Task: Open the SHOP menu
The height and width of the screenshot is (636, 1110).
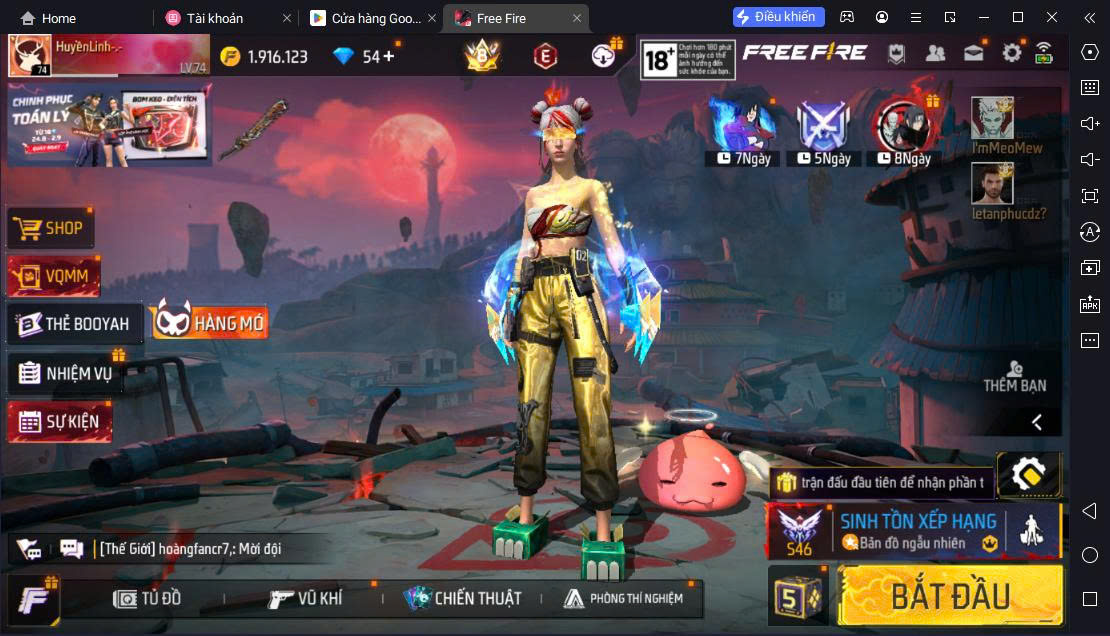Action: (x=52, y=228)
